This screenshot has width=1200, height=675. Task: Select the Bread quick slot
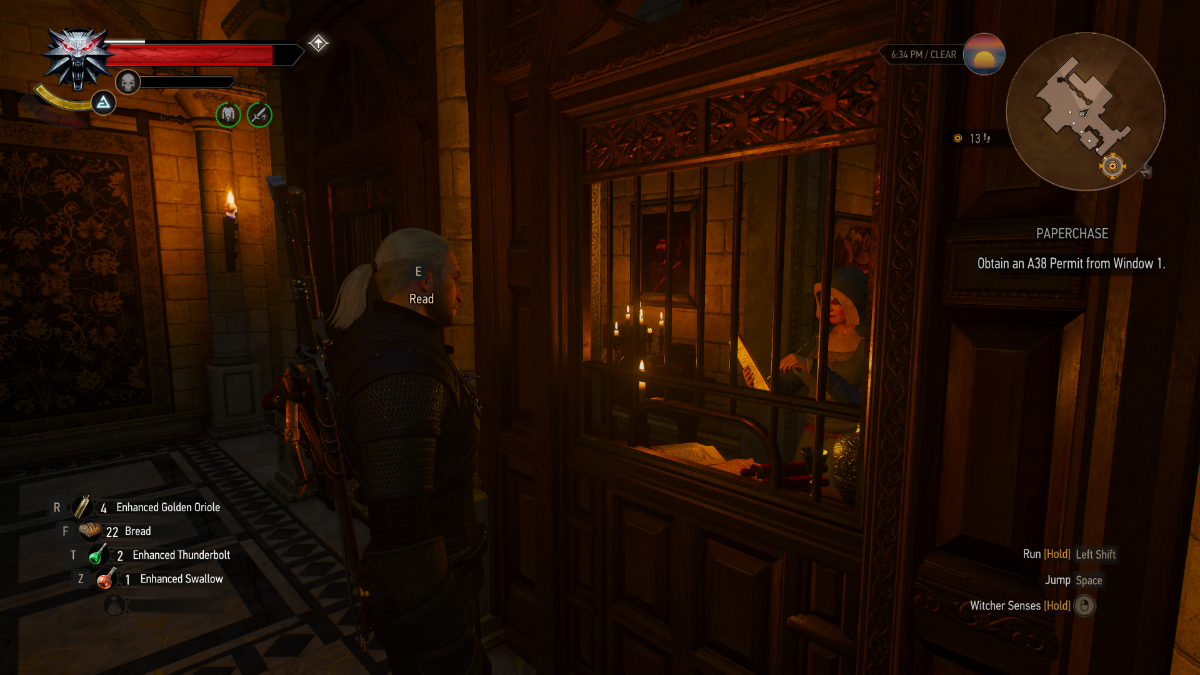pos(90,531)
